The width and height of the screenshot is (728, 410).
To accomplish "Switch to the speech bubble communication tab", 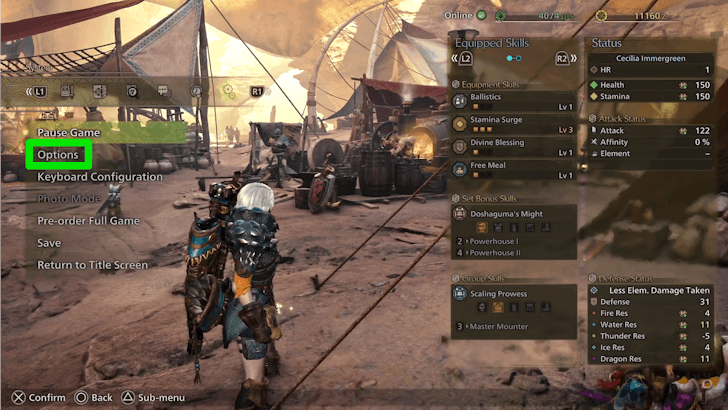I will [164, 91].
